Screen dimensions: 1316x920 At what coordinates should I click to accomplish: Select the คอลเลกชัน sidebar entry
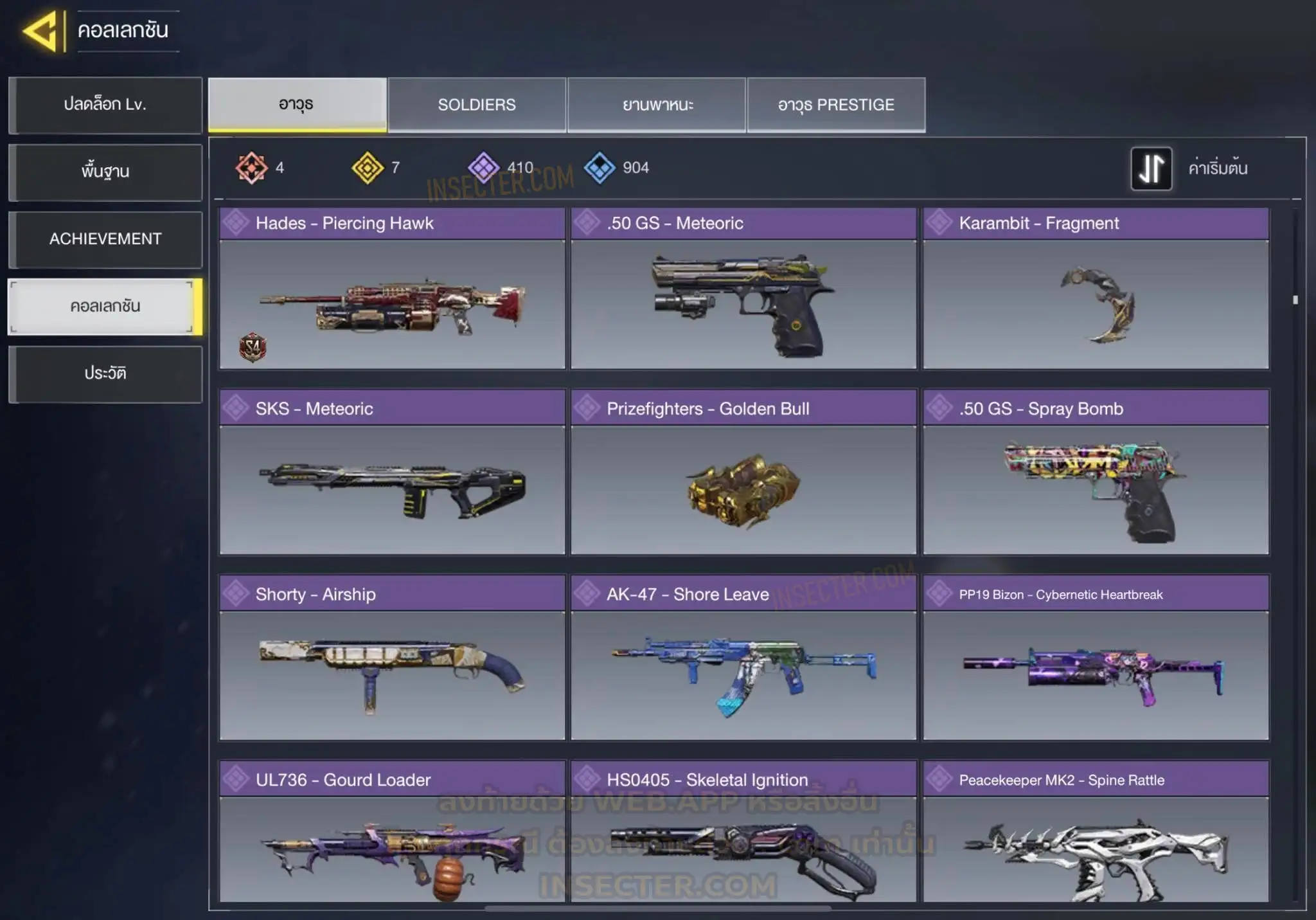(105, 307)
